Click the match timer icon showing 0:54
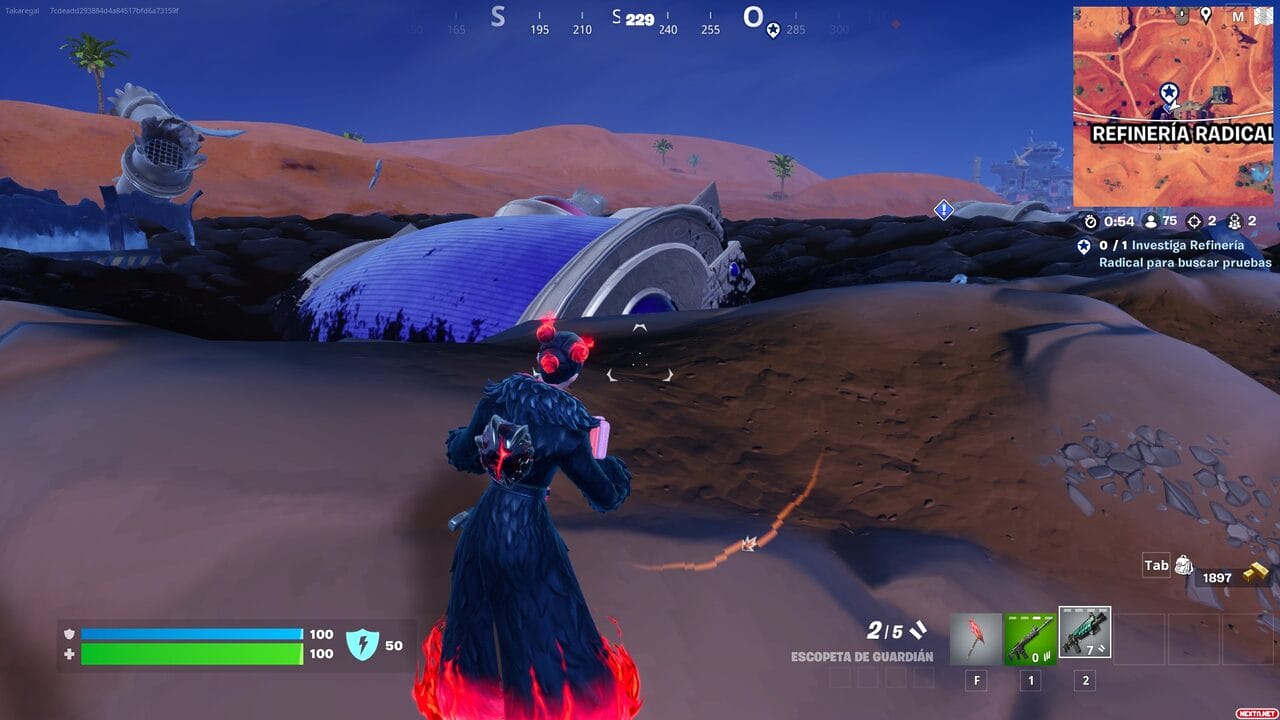This screenshot has width=1280, height=720. [x=1090, y=221]
